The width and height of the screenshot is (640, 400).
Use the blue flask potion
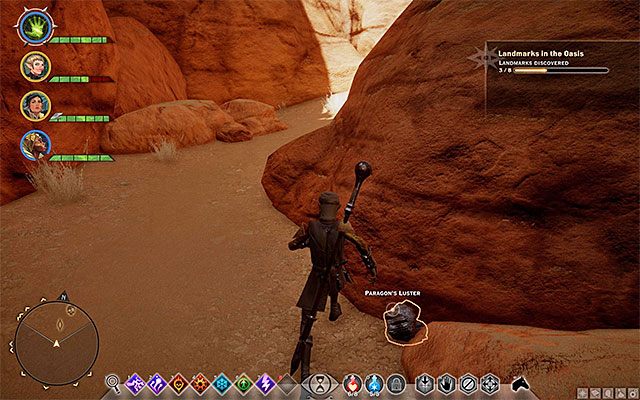click(x=374, y=381)
